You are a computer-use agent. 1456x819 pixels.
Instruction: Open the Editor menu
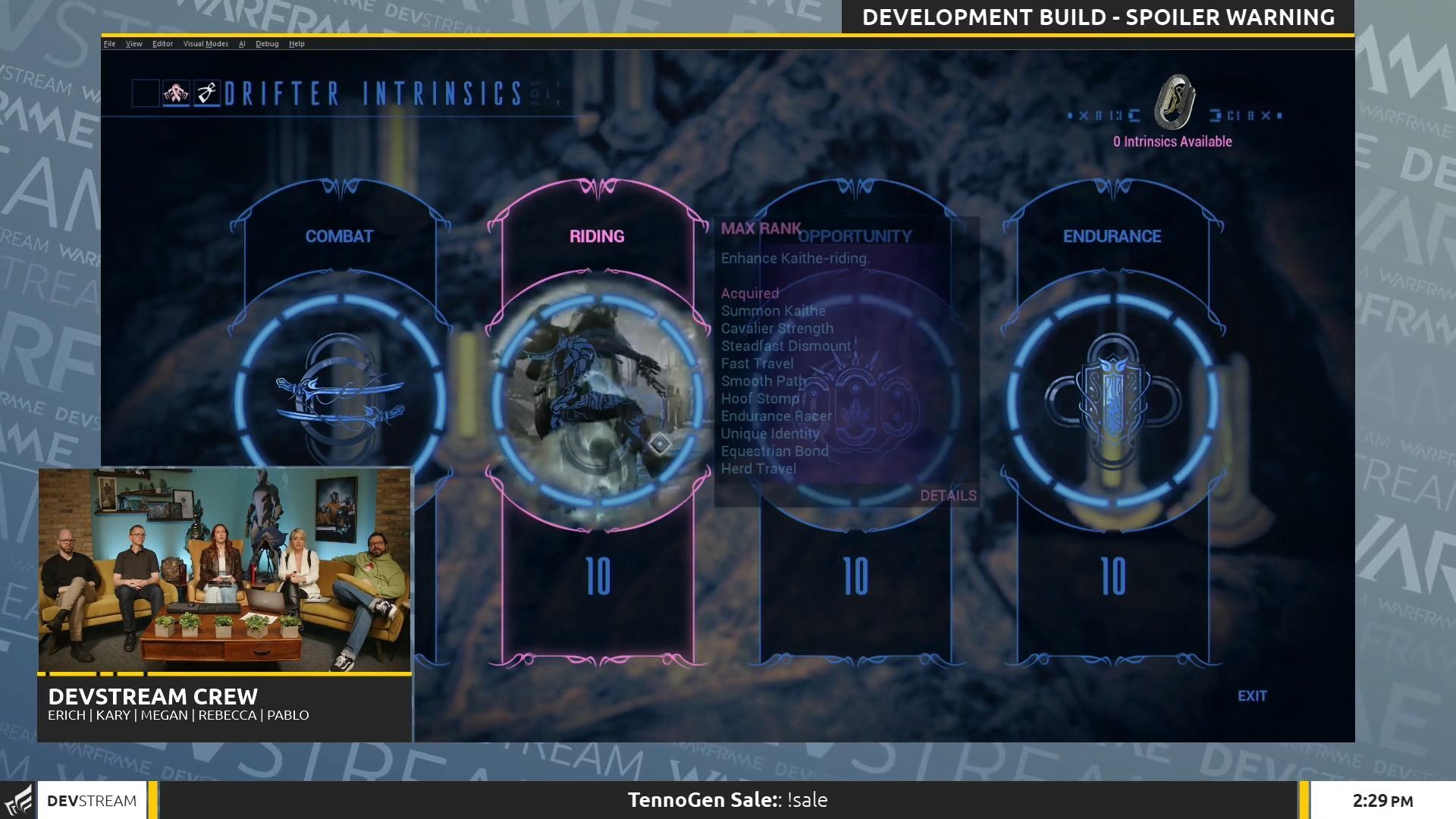coord(162,43)
